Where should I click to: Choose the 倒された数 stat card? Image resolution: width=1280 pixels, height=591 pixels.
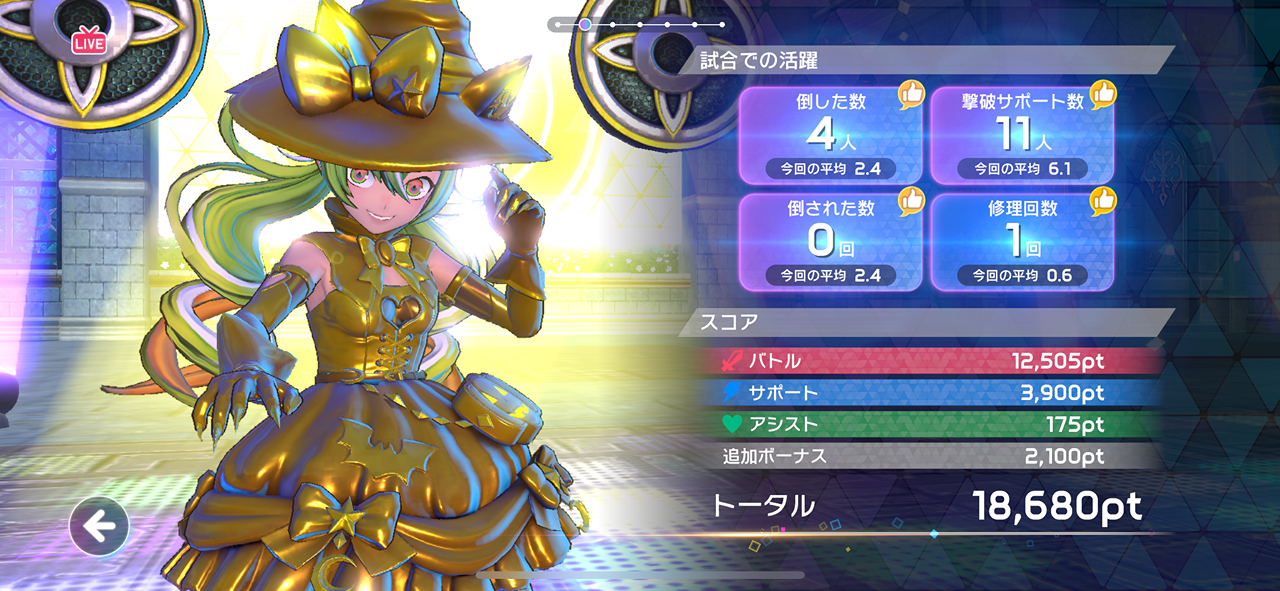point(829,241)
